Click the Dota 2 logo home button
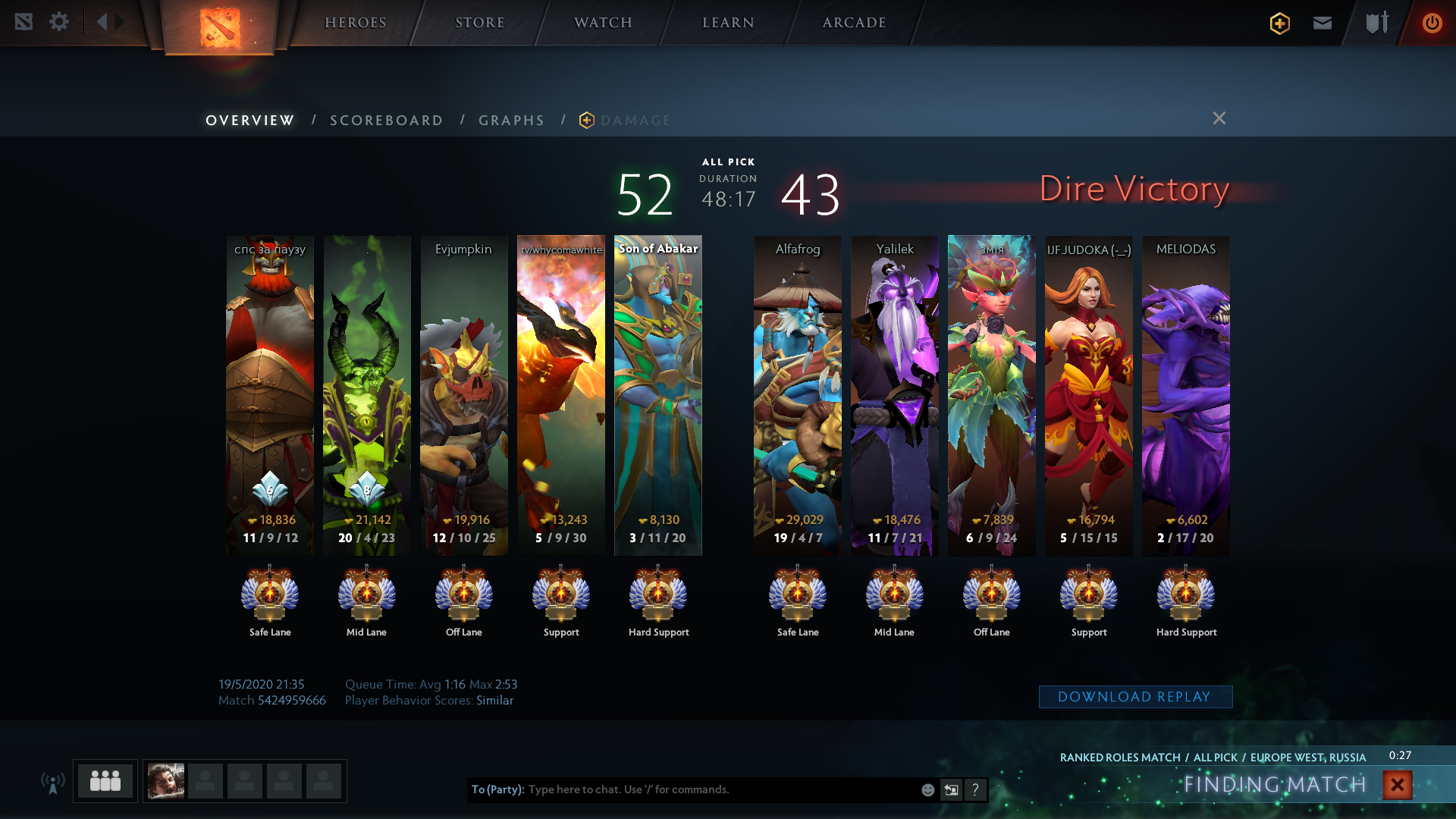The image size is (1456, 819). (x=220, y=27)
